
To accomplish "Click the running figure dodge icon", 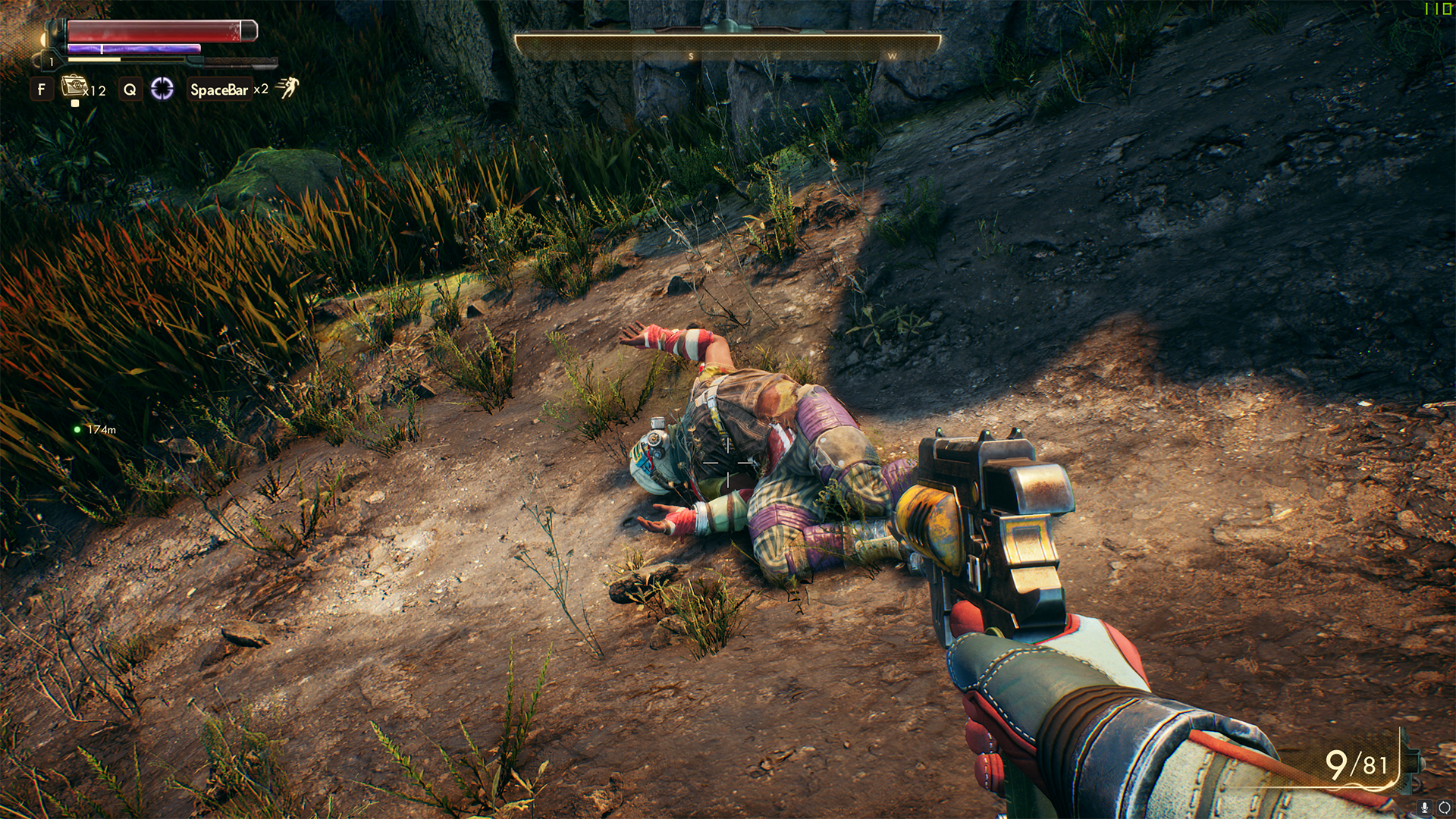I will 287,88.
